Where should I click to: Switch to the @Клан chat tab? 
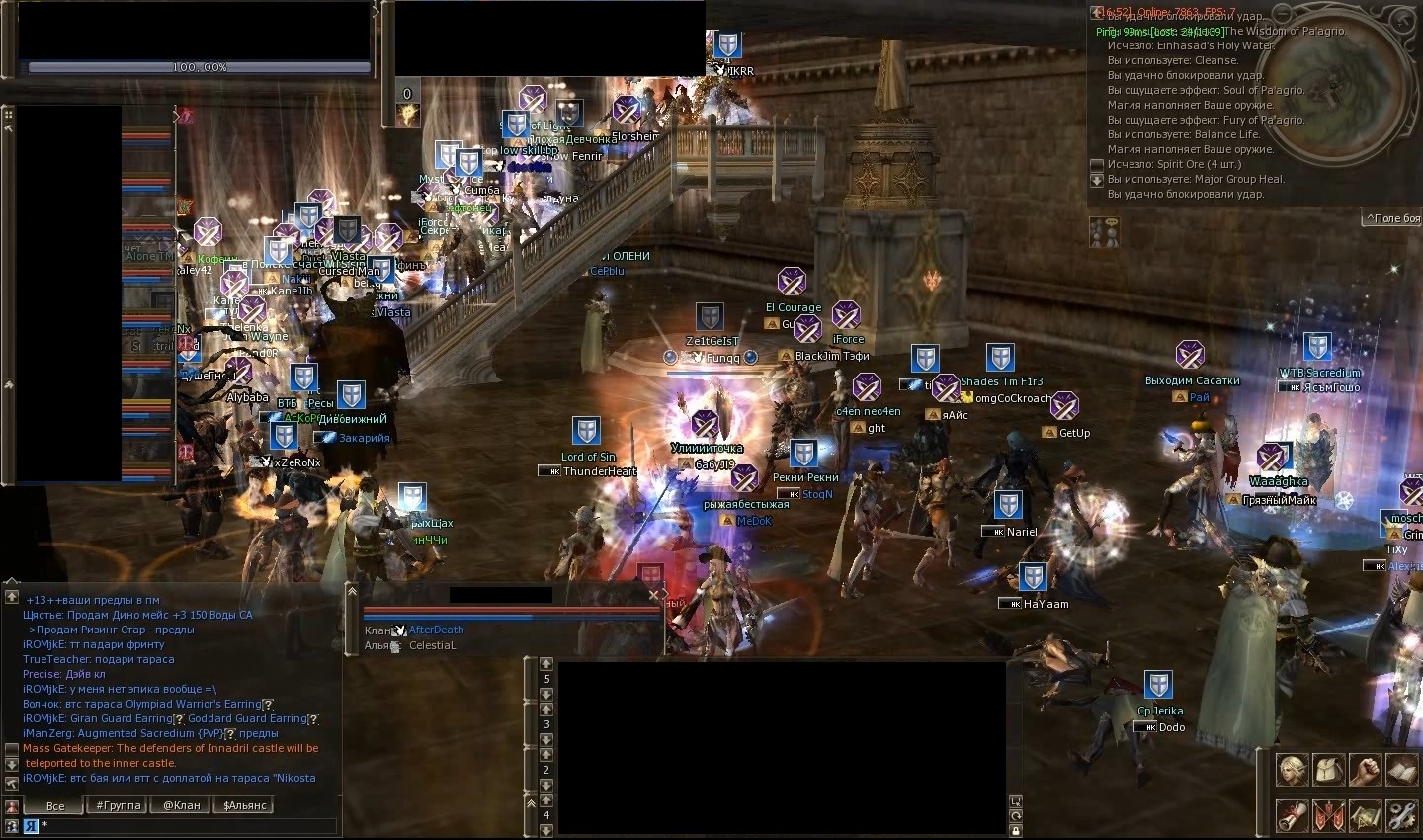pyautogui.click(x=182, y=805)
